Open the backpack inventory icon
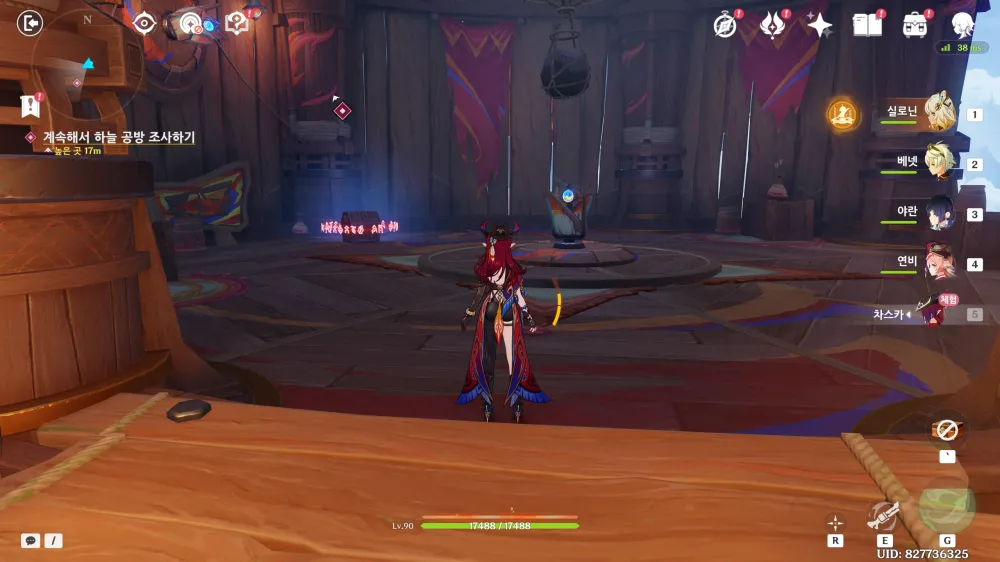The height and width of the screenshot is (562, 1000). pyautogui.click(x=914, y=25)
